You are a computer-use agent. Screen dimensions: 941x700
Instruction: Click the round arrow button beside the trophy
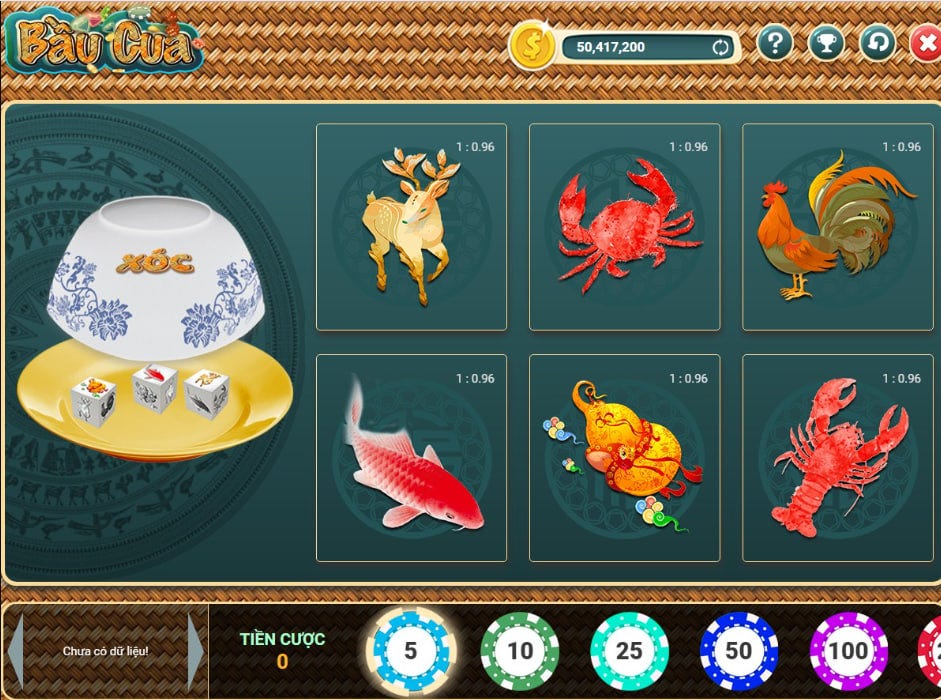tap(877, 43)
